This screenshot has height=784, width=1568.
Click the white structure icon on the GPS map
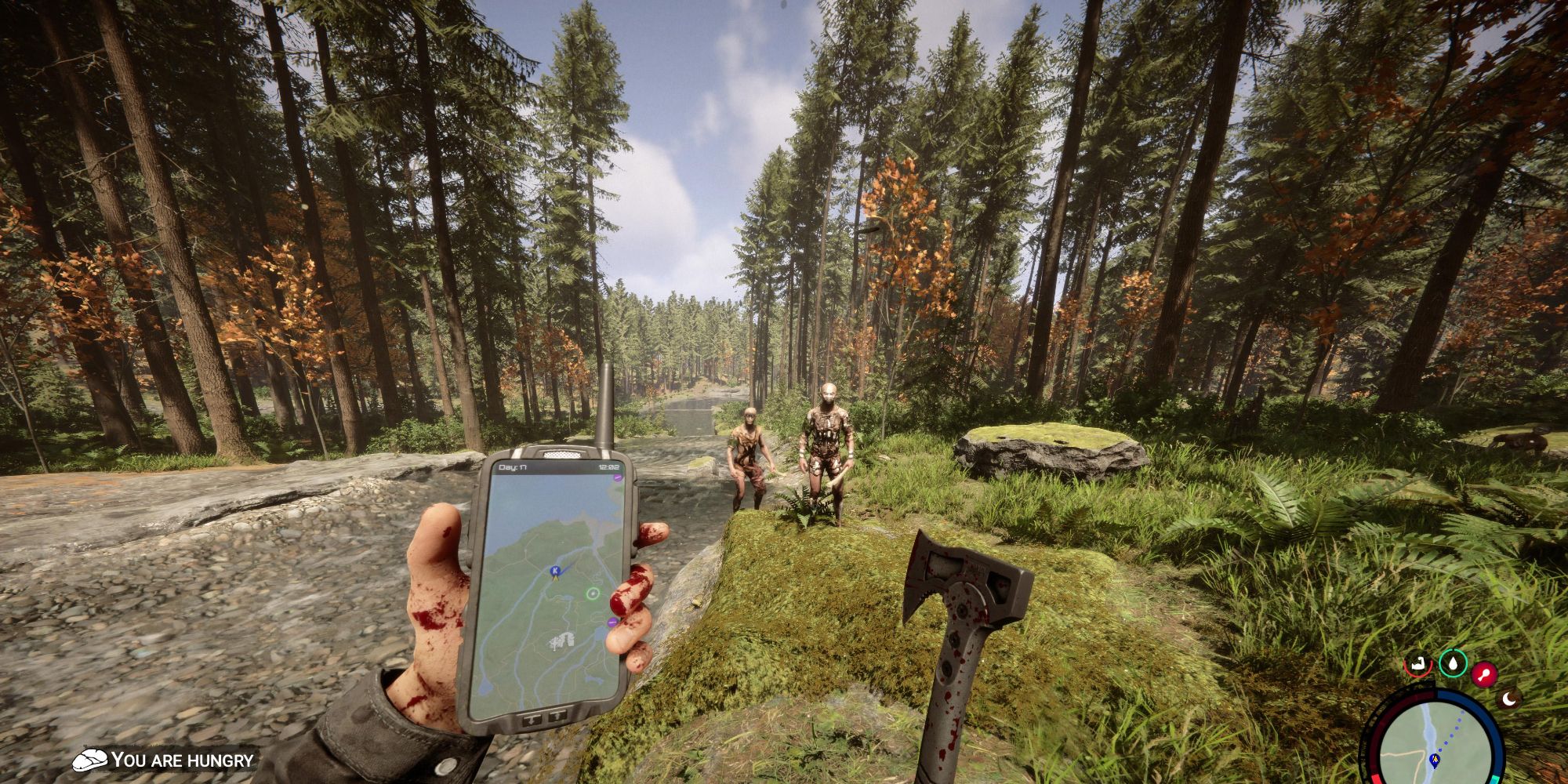[x=561, y=640]
